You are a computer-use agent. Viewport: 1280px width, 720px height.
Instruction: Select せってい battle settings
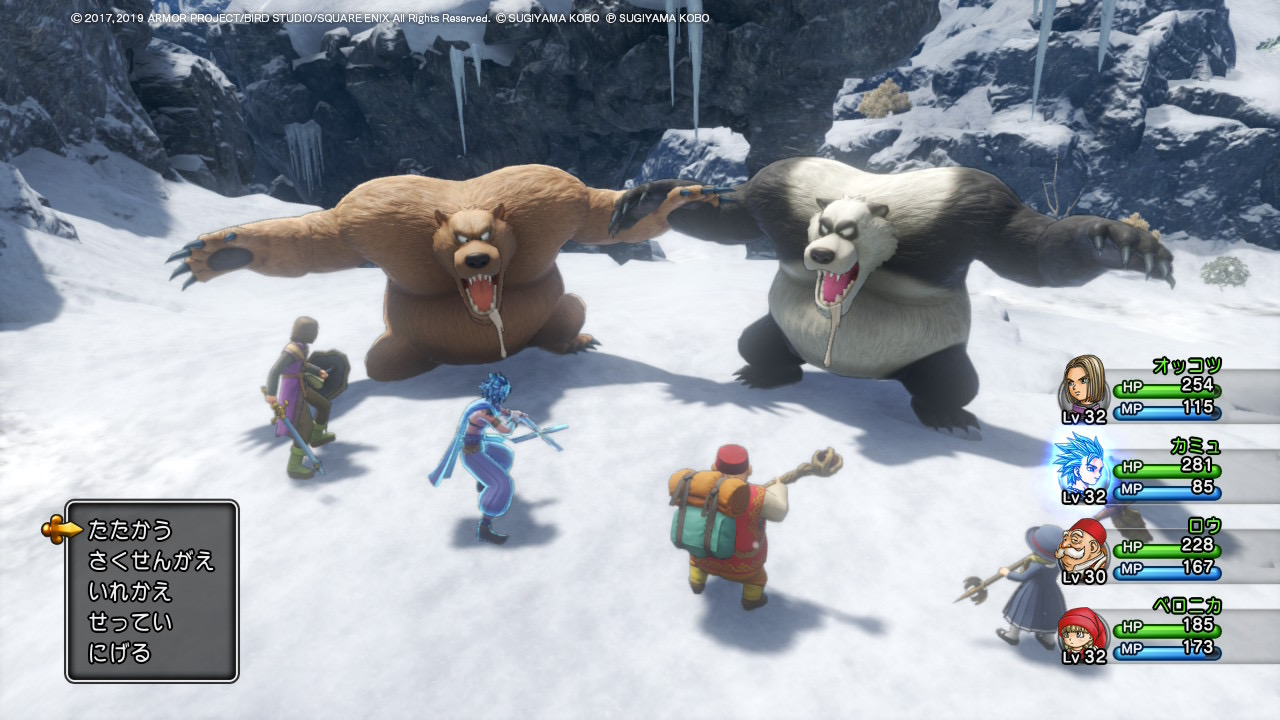pos(130,622)
